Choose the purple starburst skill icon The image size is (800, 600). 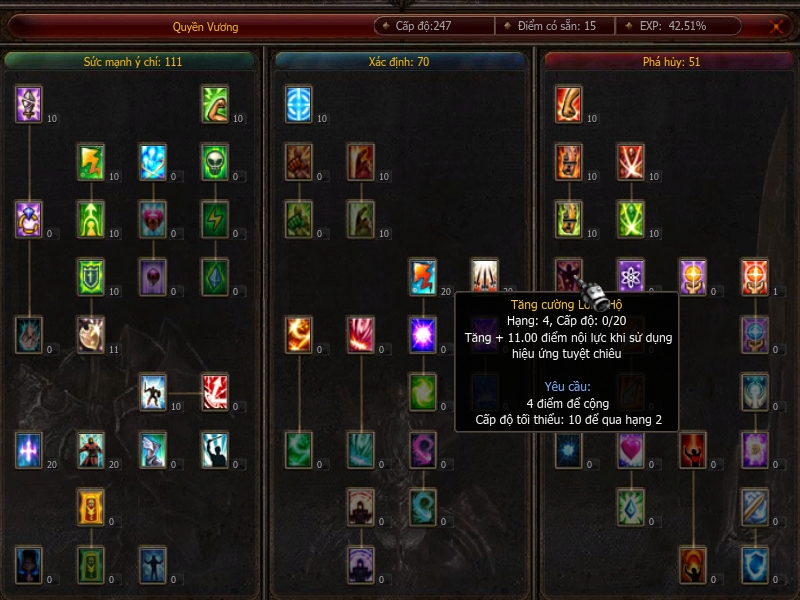click(423, 334)
